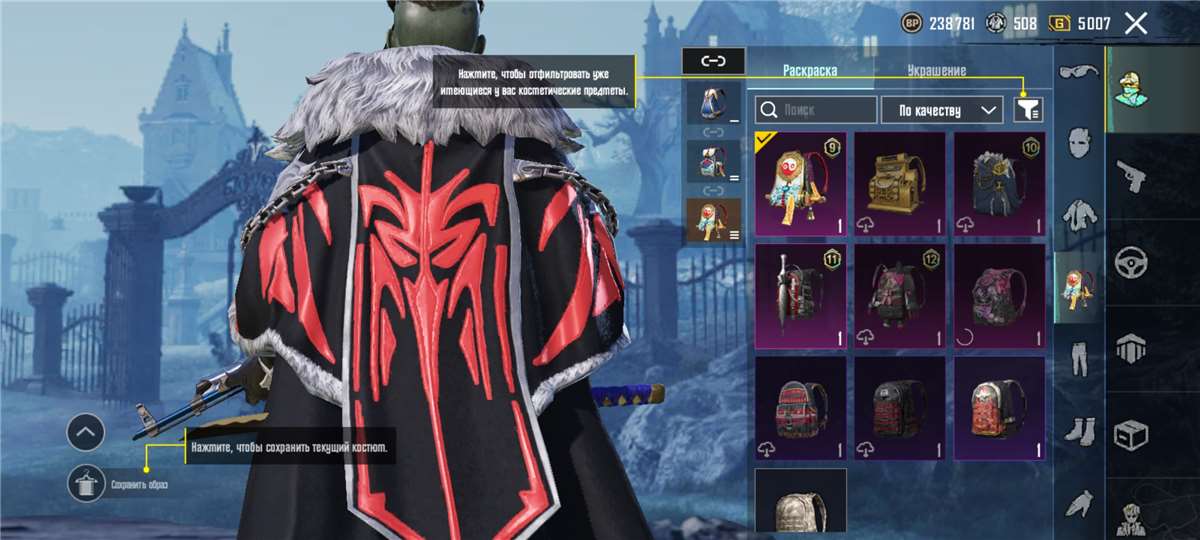Open the steering wheel vehicles section

click(x=1130, y=263)
